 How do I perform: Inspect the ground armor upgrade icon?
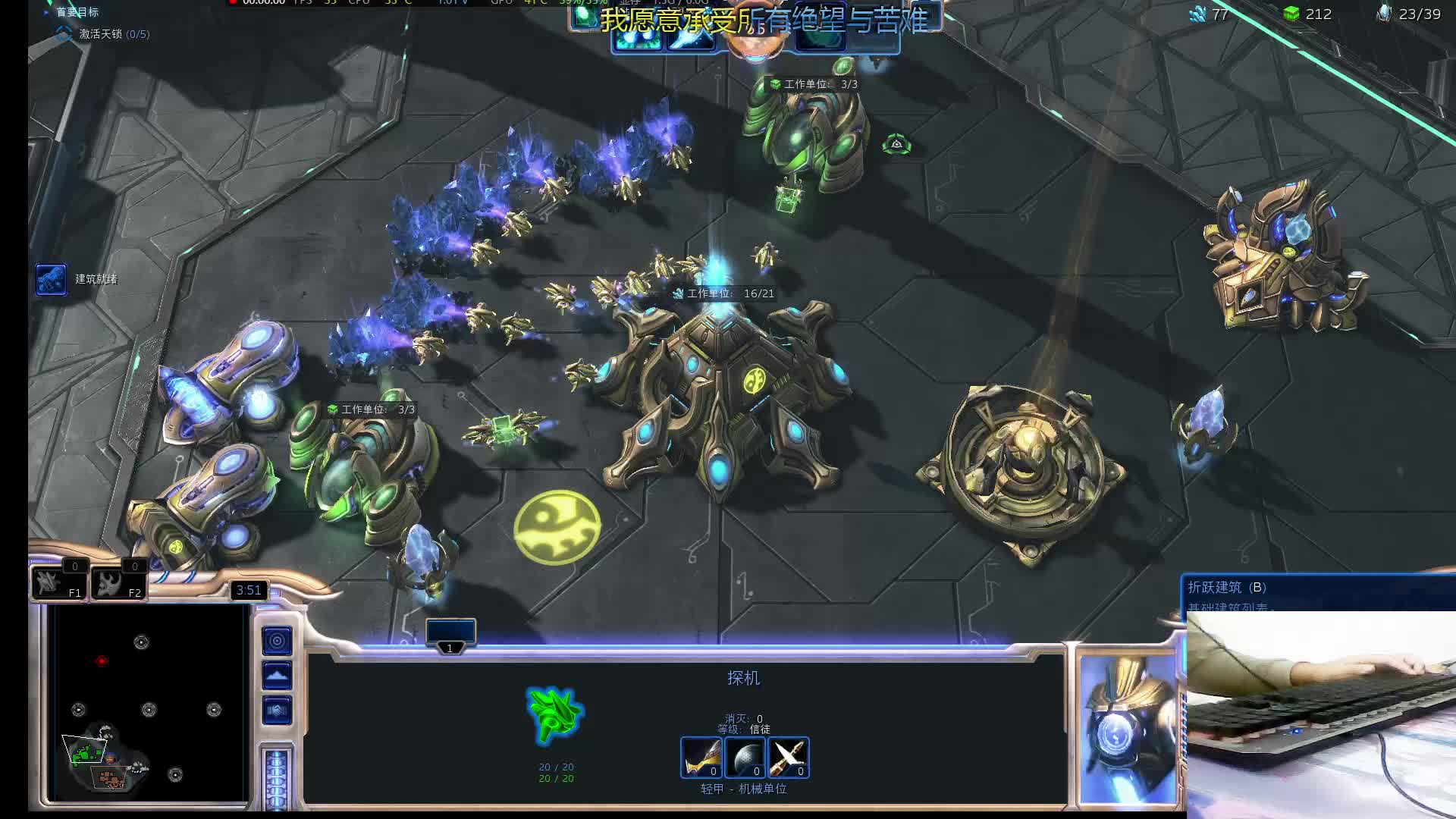[701, 757]
